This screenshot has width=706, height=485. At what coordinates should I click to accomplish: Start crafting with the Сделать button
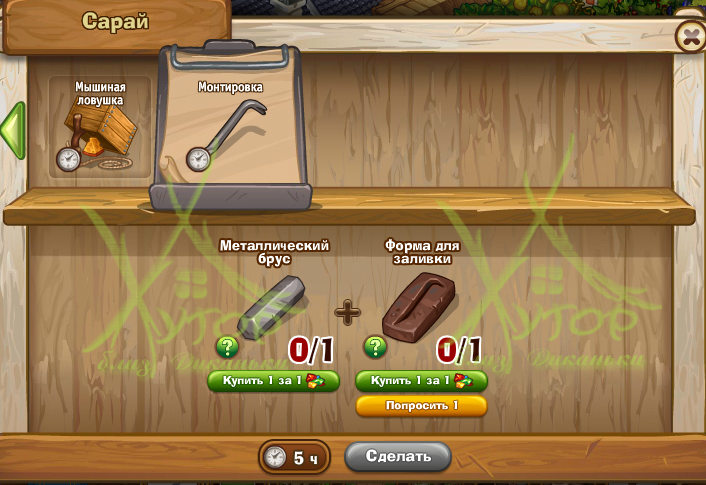pyautogui.click(x=397, y=456)
